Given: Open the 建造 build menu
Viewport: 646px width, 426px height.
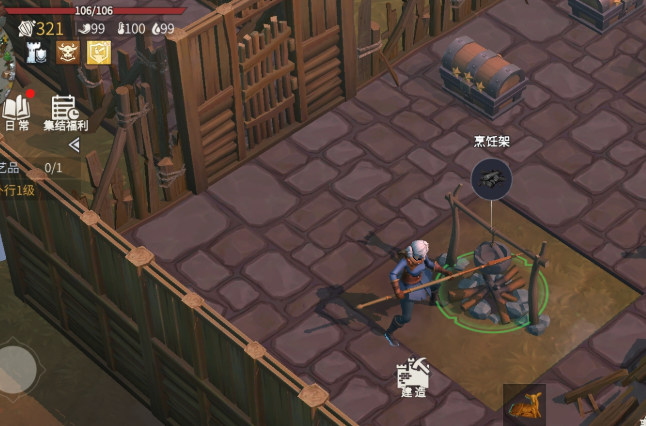Looking at the screenshot, I should coord(412,376).
